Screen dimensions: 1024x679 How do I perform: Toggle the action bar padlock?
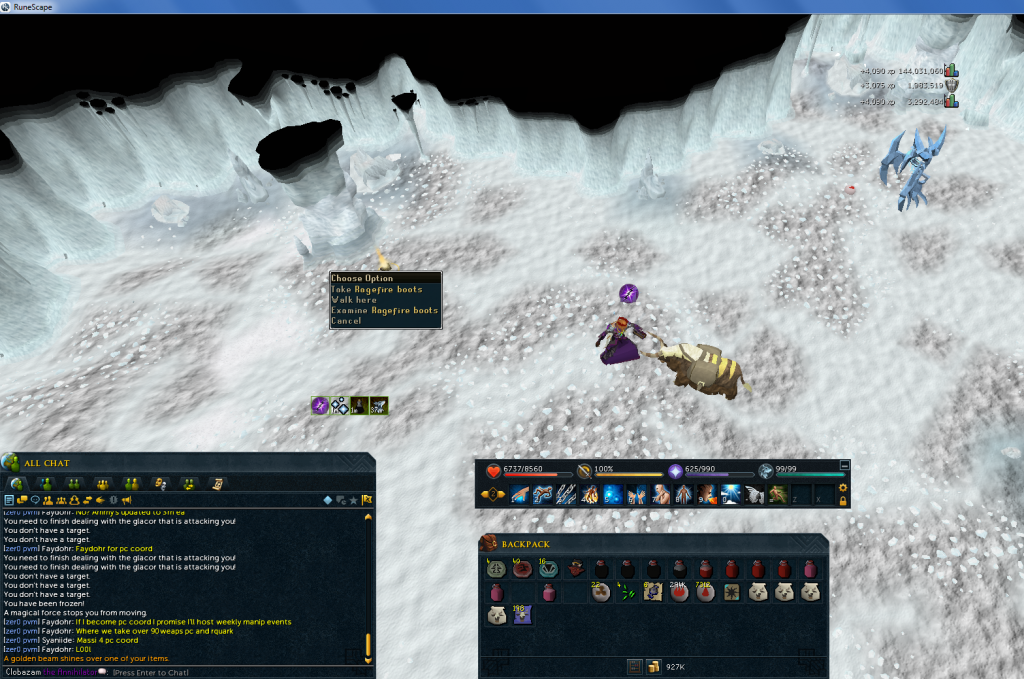[x=843, y=499]
